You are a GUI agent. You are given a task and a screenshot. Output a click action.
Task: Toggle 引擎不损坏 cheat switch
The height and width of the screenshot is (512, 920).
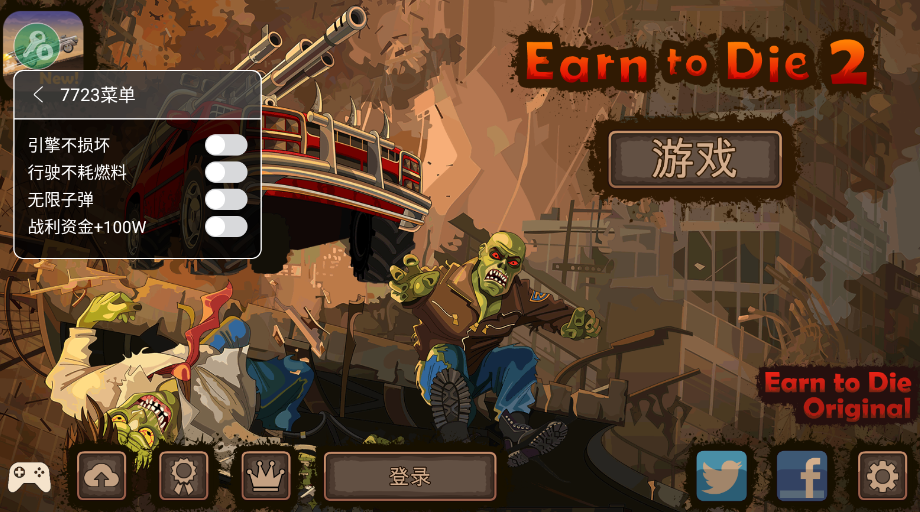pyautogui.click(x=226, y=145)
